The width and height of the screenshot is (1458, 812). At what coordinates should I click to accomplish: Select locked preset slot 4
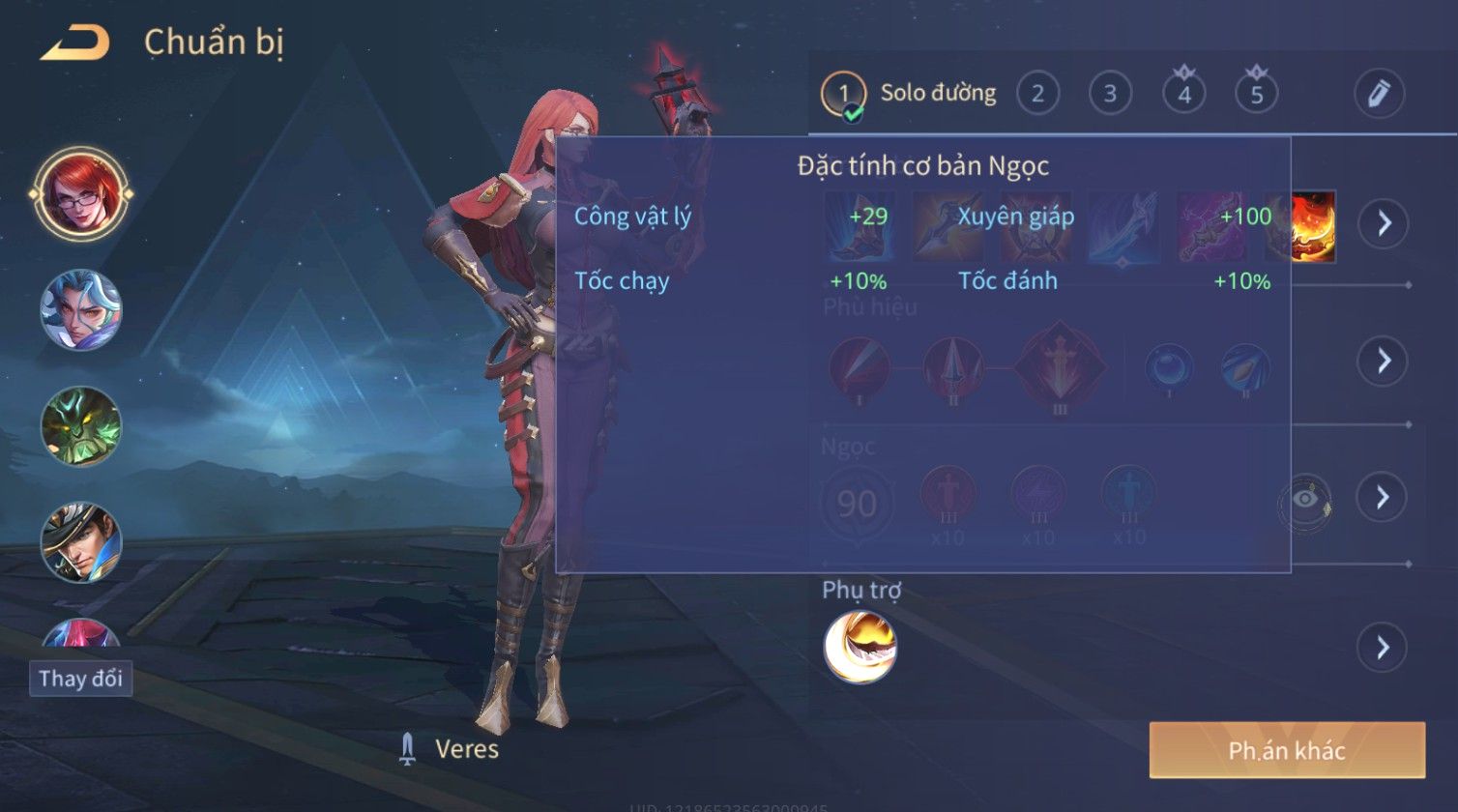1183,94
